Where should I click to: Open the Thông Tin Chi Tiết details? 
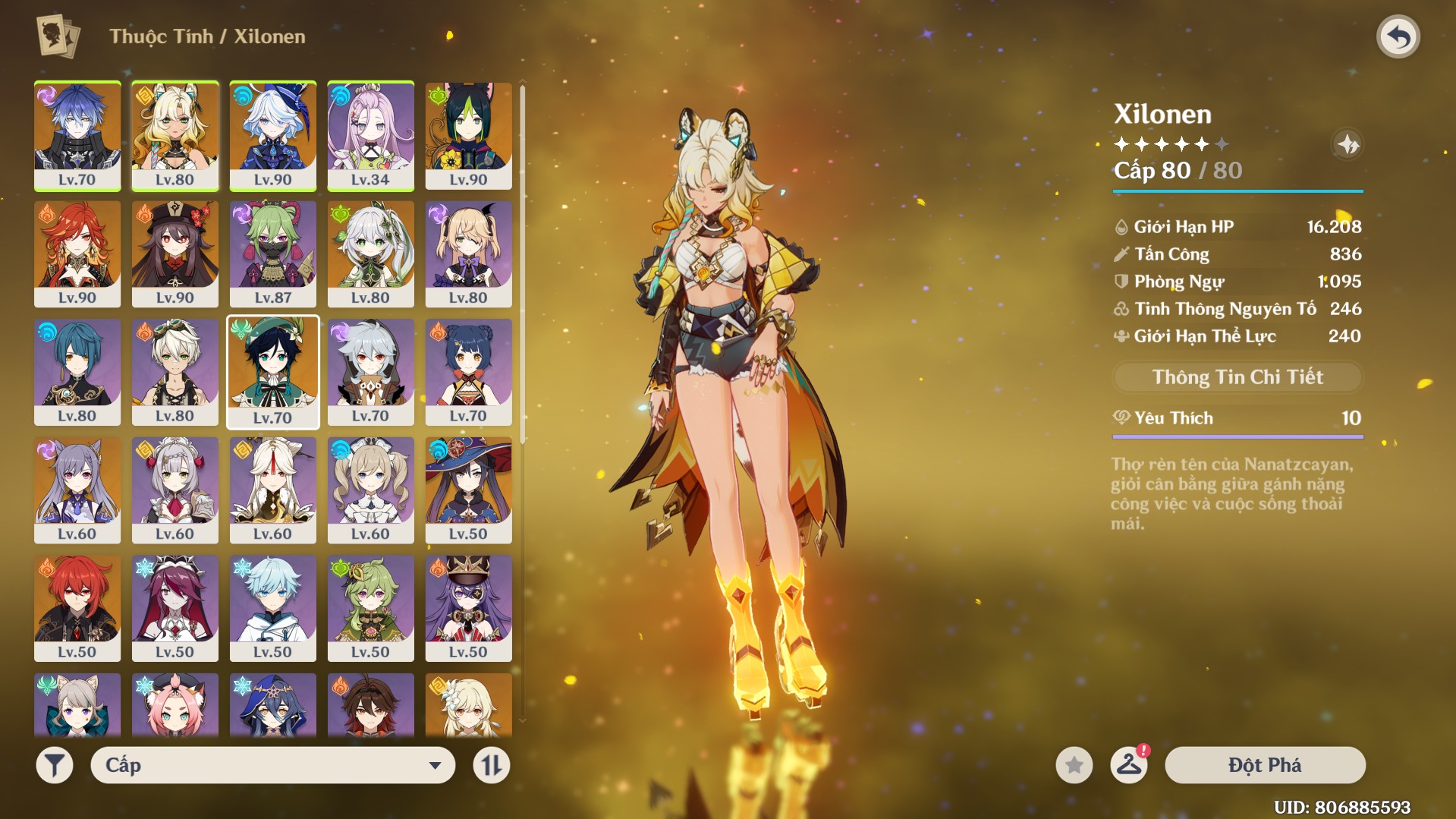[x=1237, y=377]
